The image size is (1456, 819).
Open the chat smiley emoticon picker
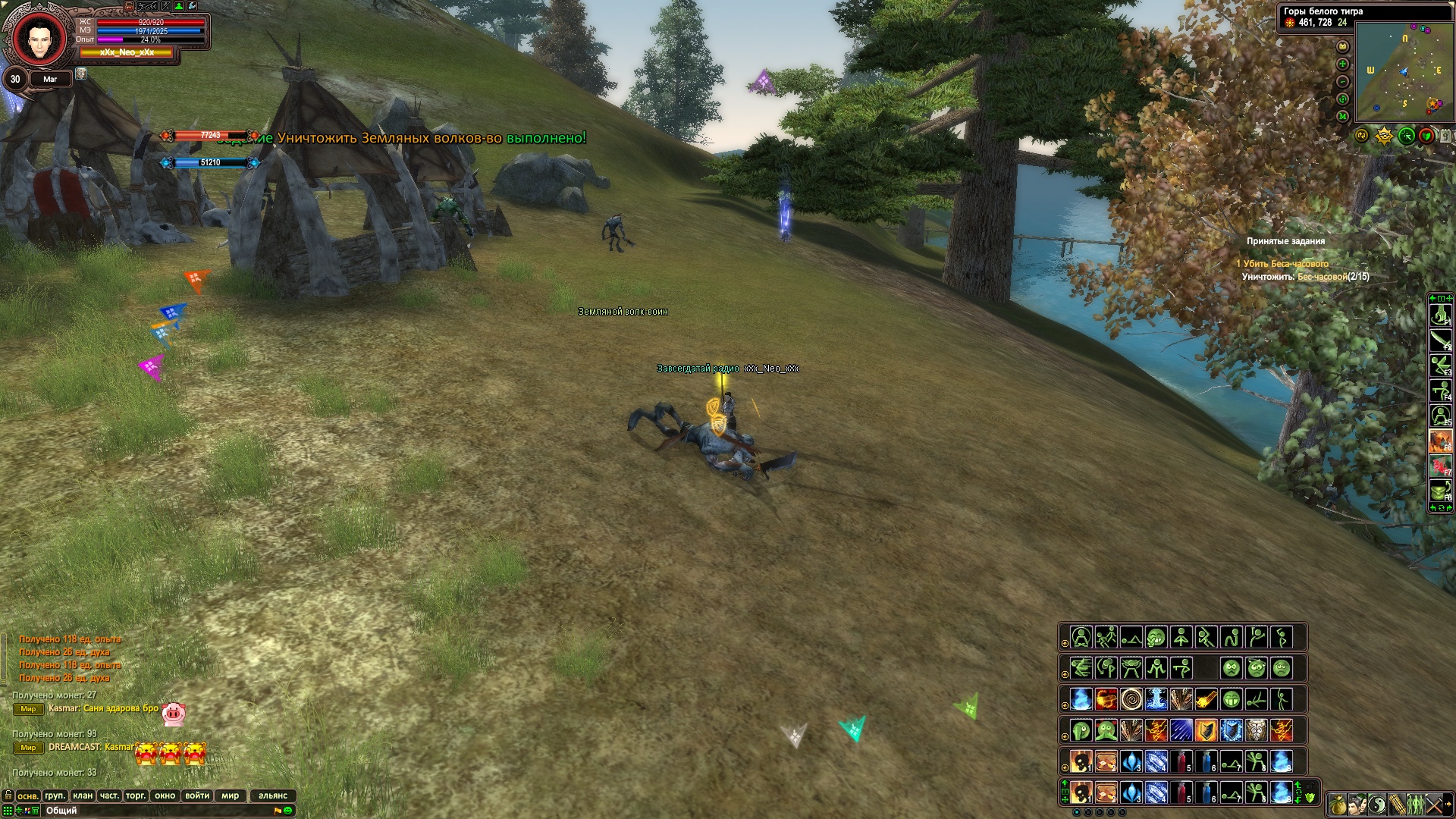288,811
